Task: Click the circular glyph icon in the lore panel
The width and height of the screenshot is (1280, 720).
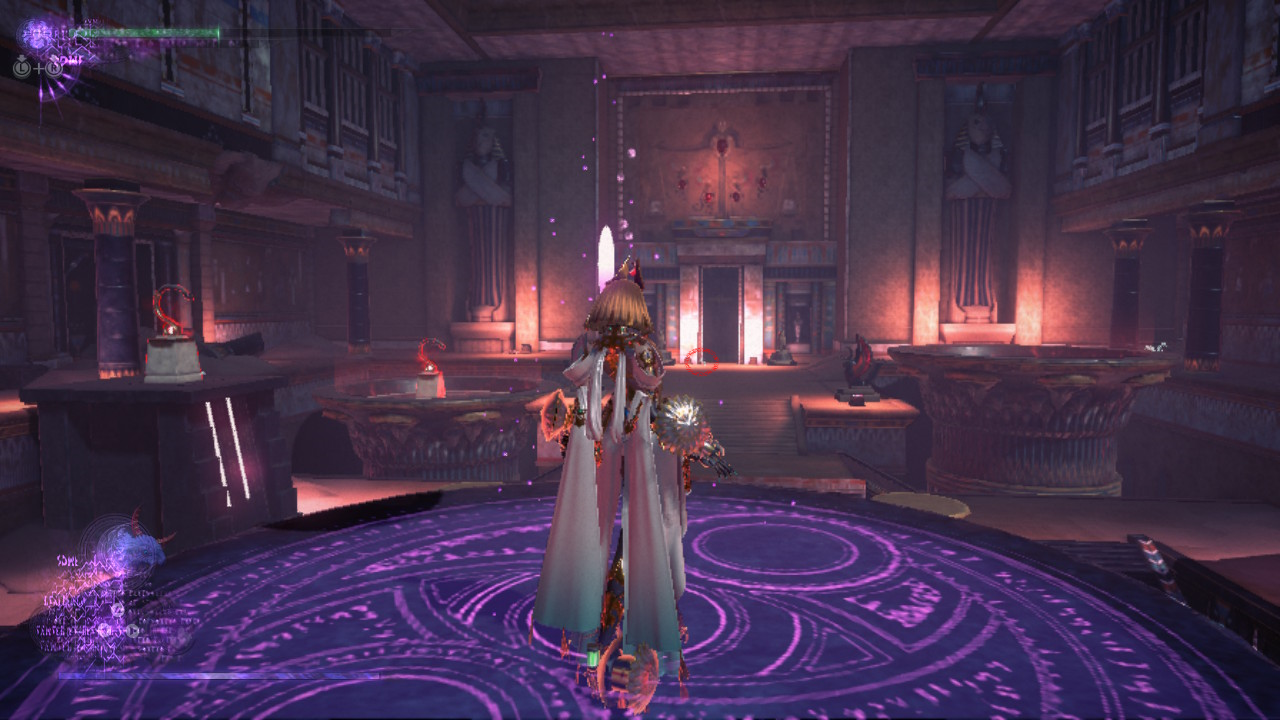Action: pos(117,609)
